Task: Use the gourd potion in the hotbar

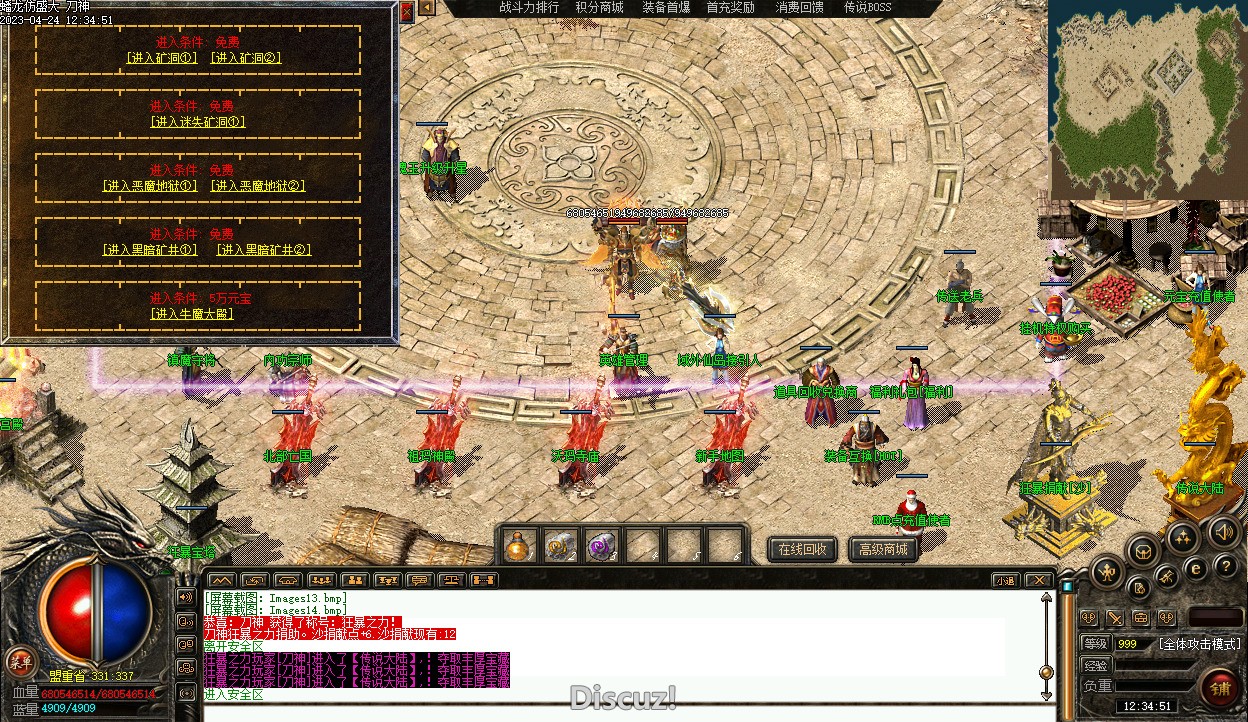Action: [518, 546]
